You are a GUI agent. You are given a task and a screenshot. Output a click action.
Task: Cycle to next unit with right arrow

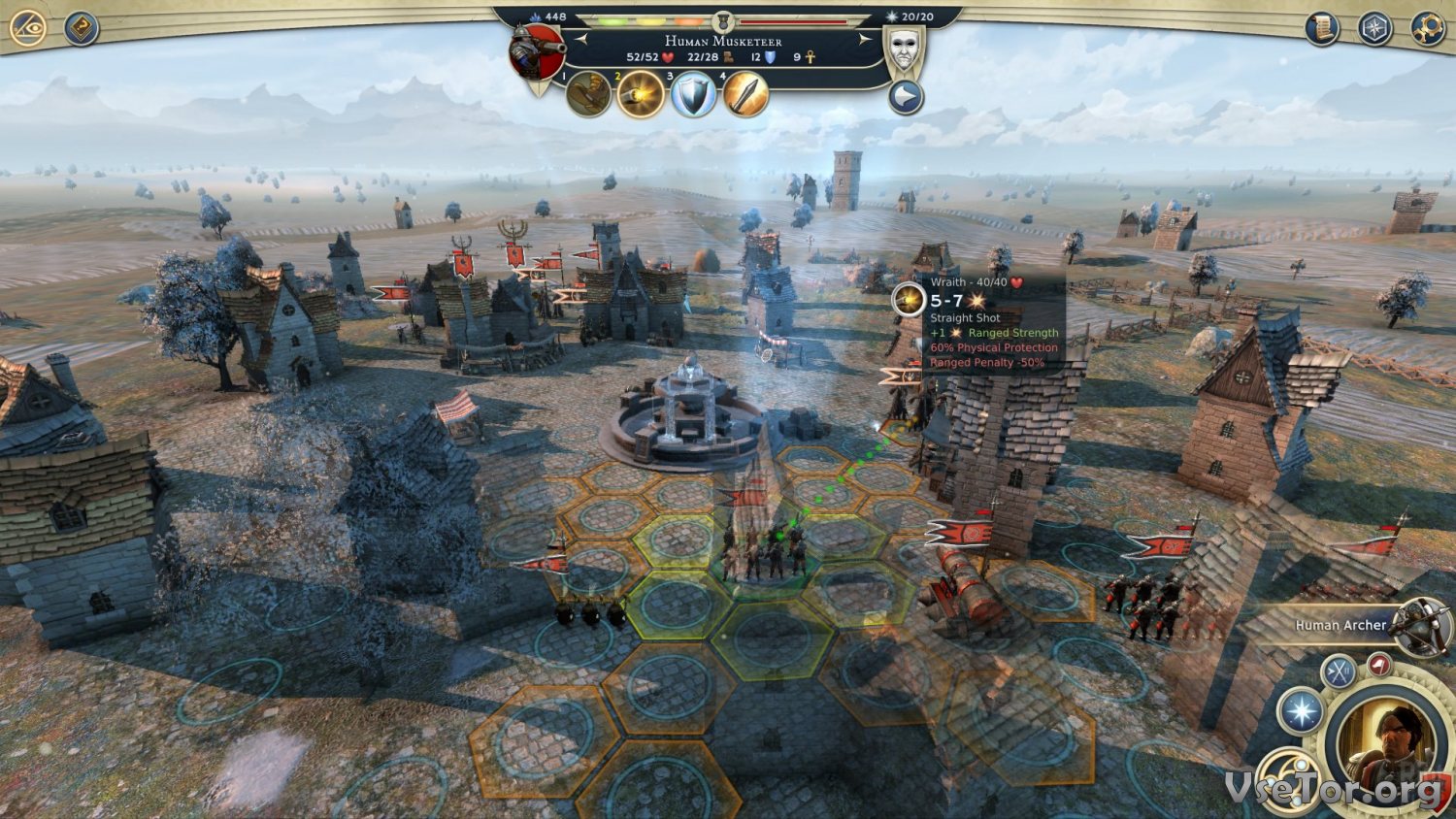[x=863, y=40]
